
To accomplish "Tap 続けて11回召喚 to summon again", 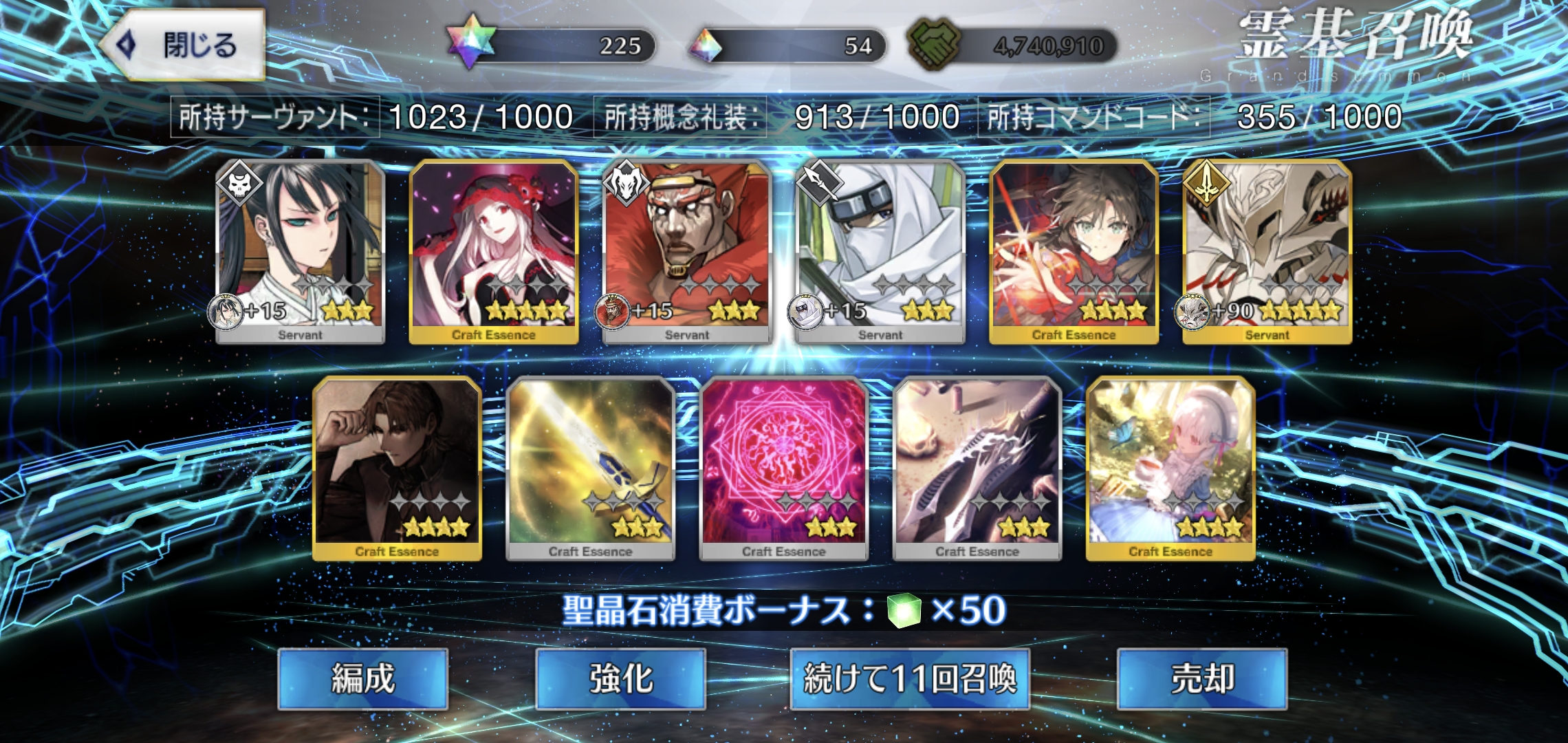I will point(909,678).
